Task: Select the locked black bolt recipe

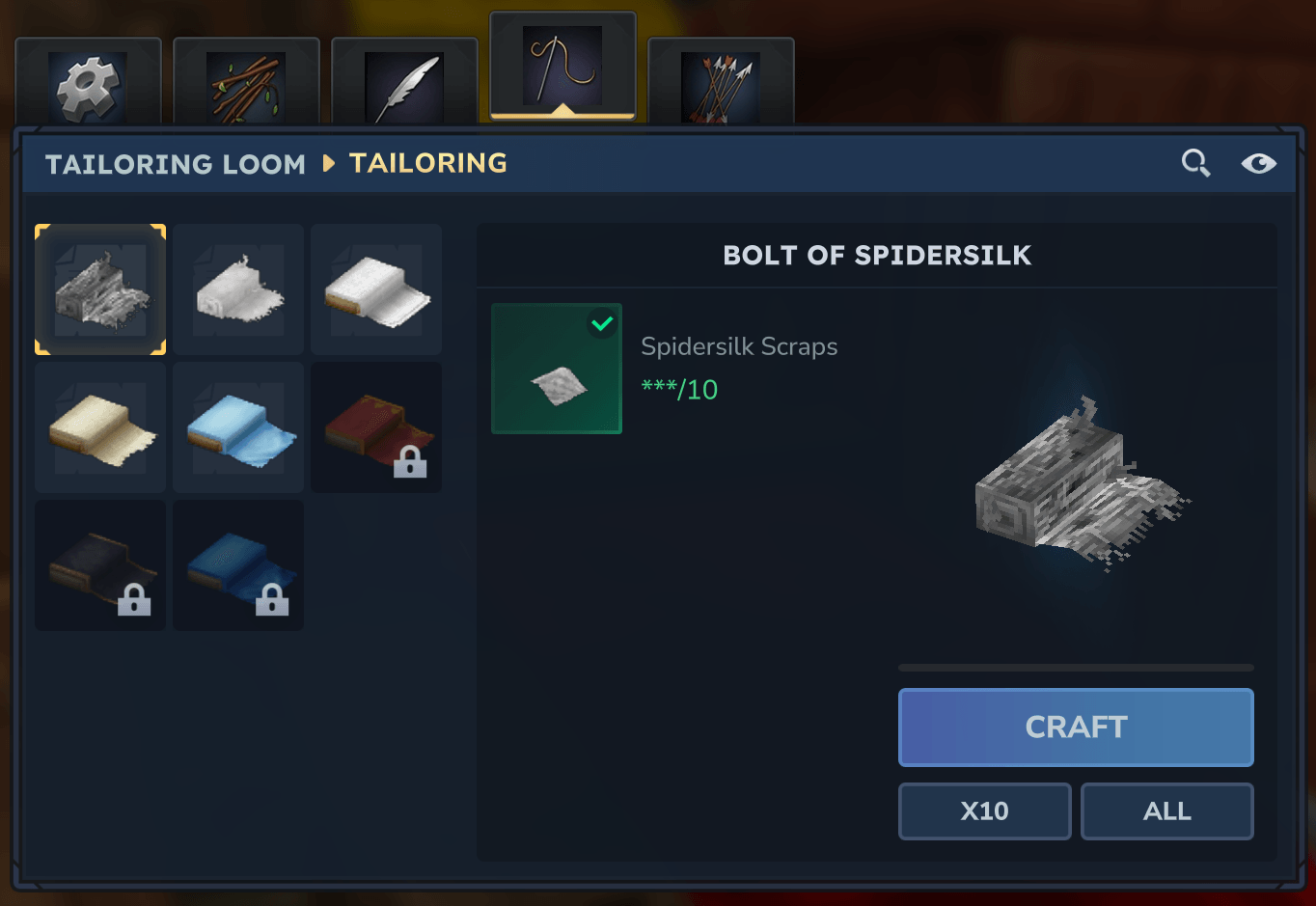Action: pos(100,565)
